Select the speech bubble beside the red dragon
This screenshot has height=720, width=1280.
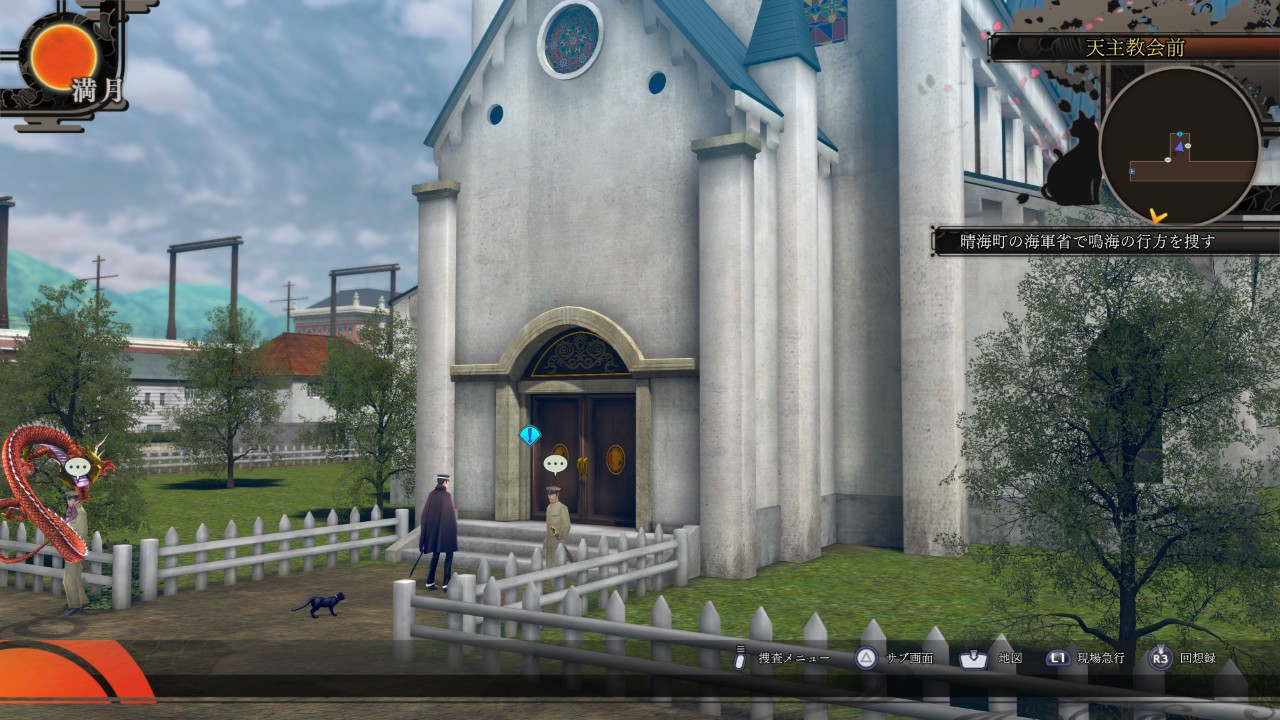click(x=77, y=466)
